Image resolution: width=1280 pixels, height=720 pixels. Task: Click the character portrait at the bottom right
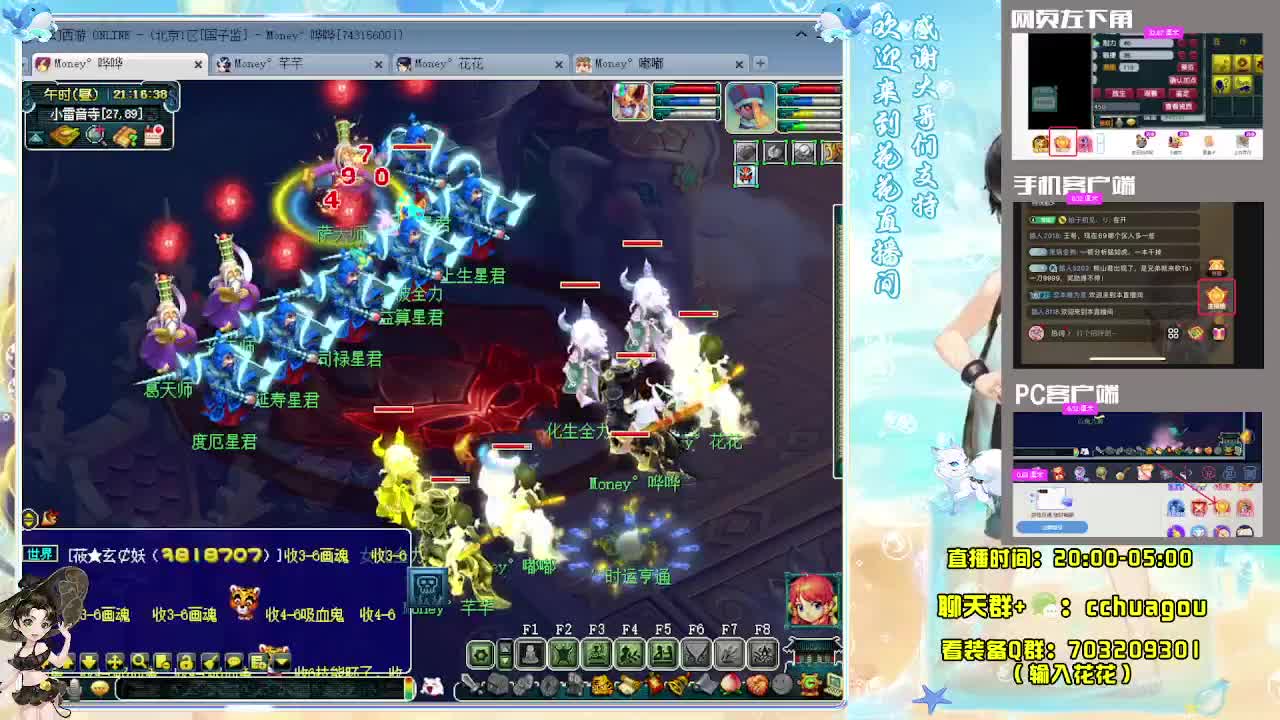(x=810, y=600)
